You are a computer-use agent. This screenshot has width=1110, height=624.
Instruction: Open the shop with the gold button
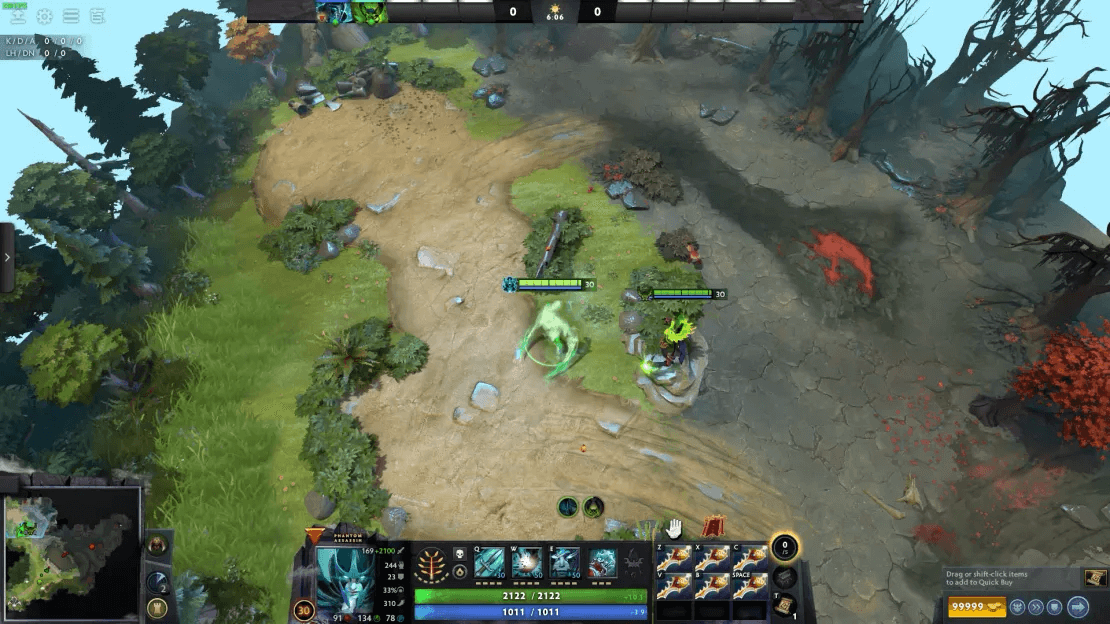[975, 606]
